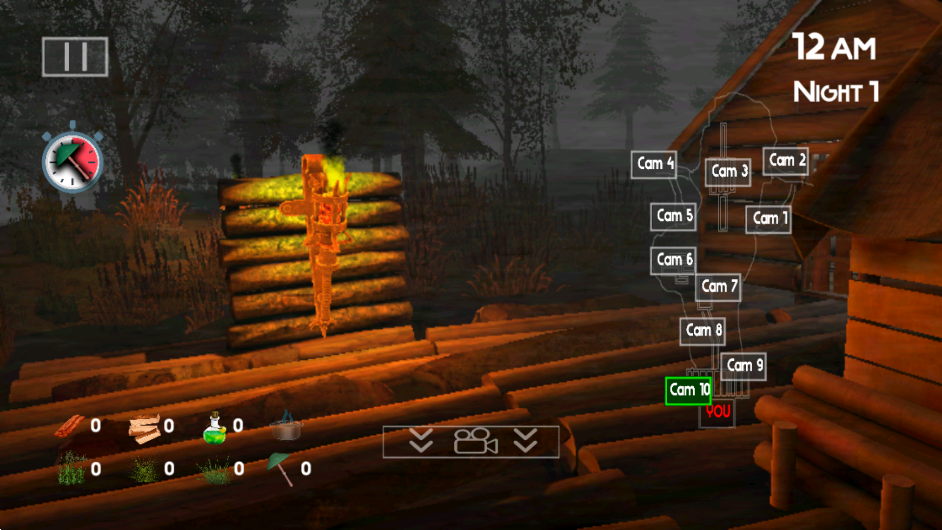Open the Cam 5 view
942x530 pixels.
pyautogui.click(x=674, y=216)
